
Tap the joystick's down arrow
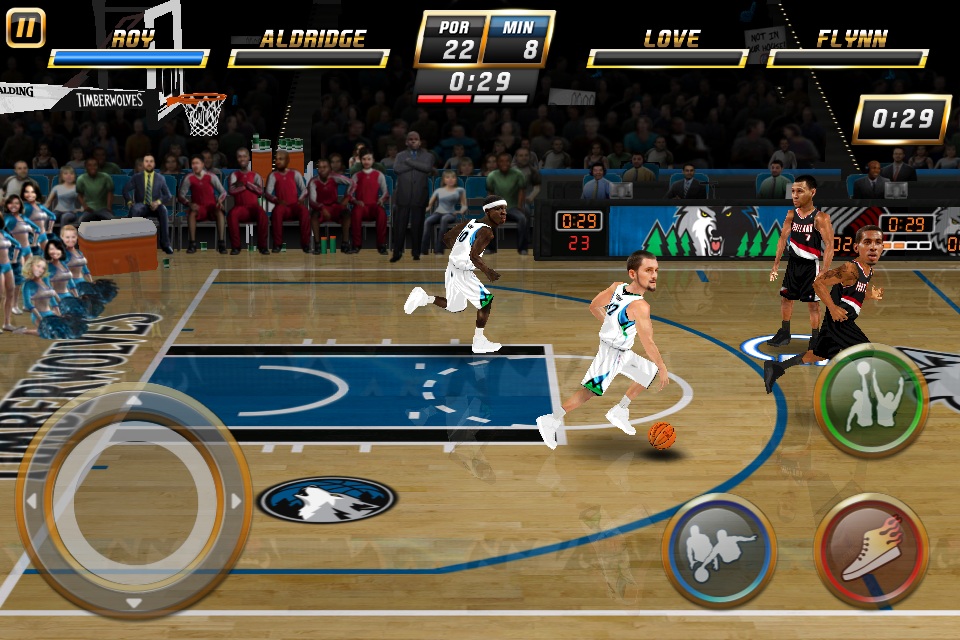[x=133, y=602]
